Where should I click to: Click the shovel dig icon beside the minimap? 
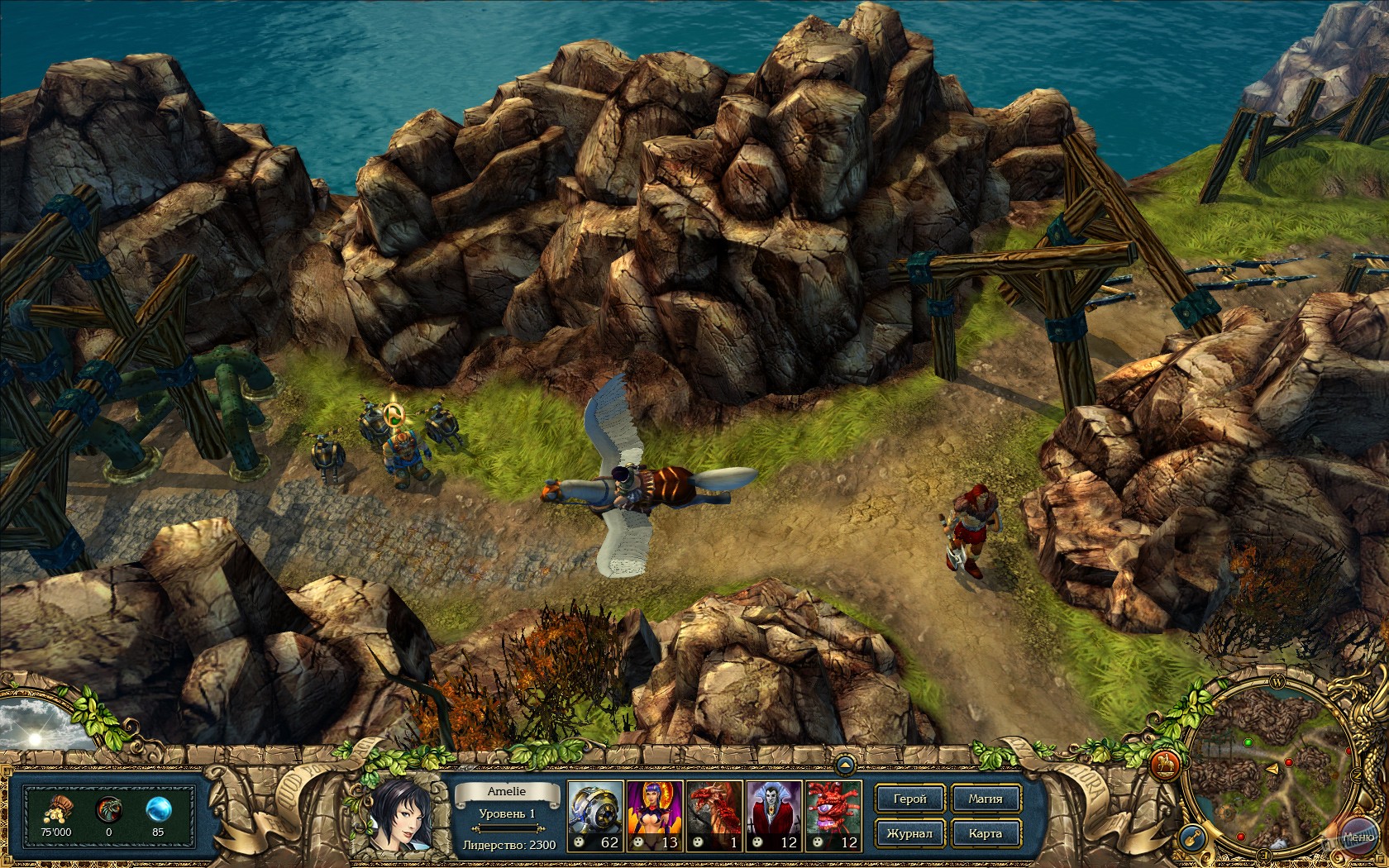click(x=1192, y=837)
